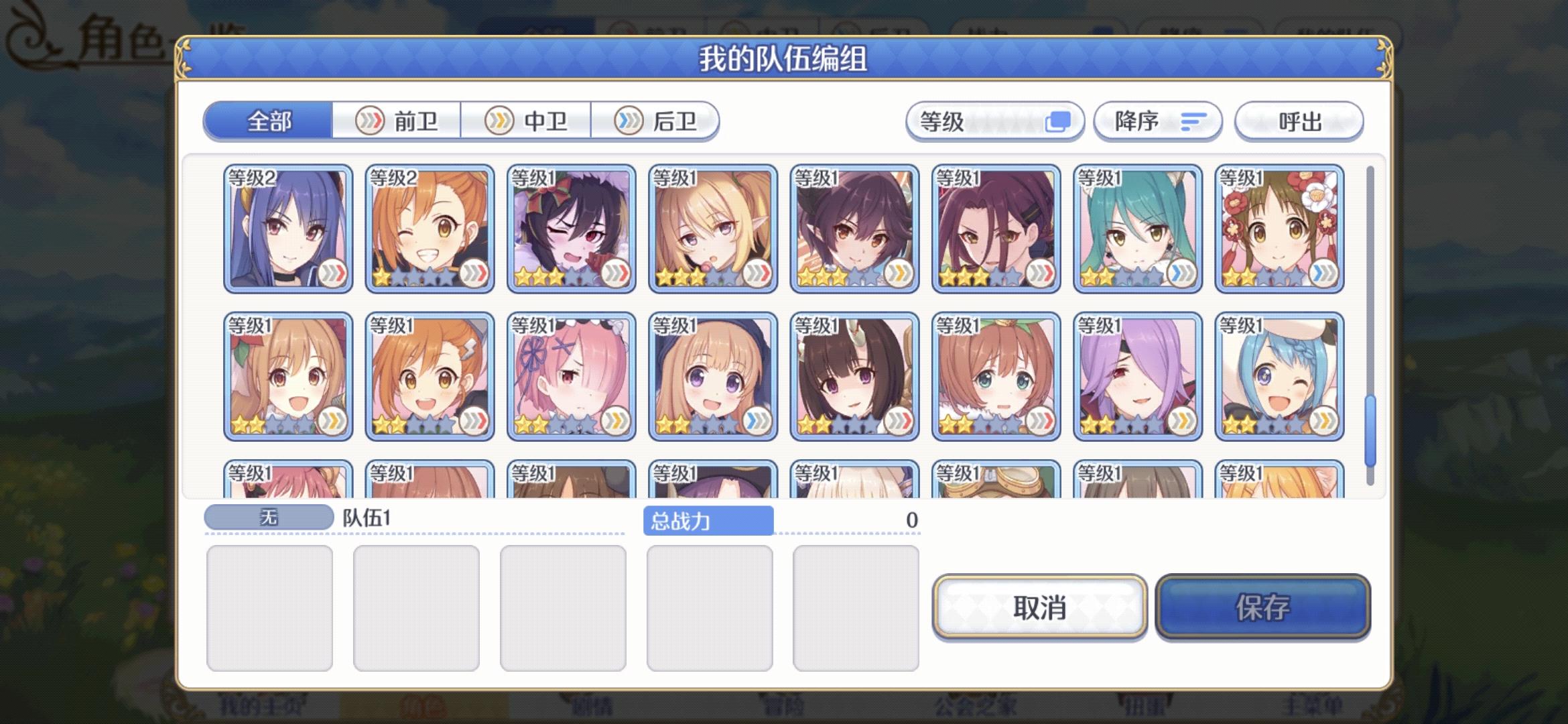Open the 等级 sorting dropdown
The image size is (1568, 724).
[994, 121]
